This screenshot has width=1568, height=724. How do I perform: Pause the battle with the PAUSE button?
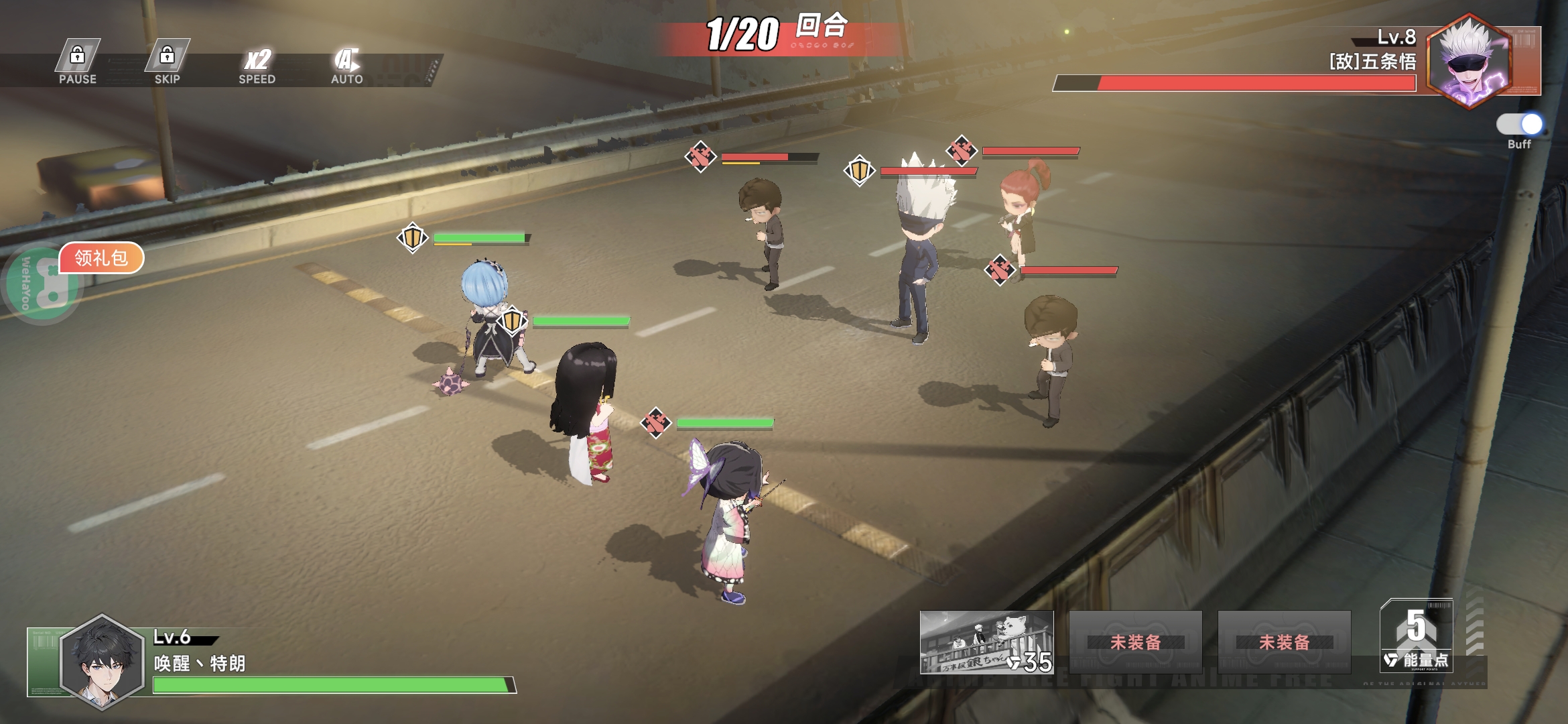pyautogui.click(x=78, y=63)
